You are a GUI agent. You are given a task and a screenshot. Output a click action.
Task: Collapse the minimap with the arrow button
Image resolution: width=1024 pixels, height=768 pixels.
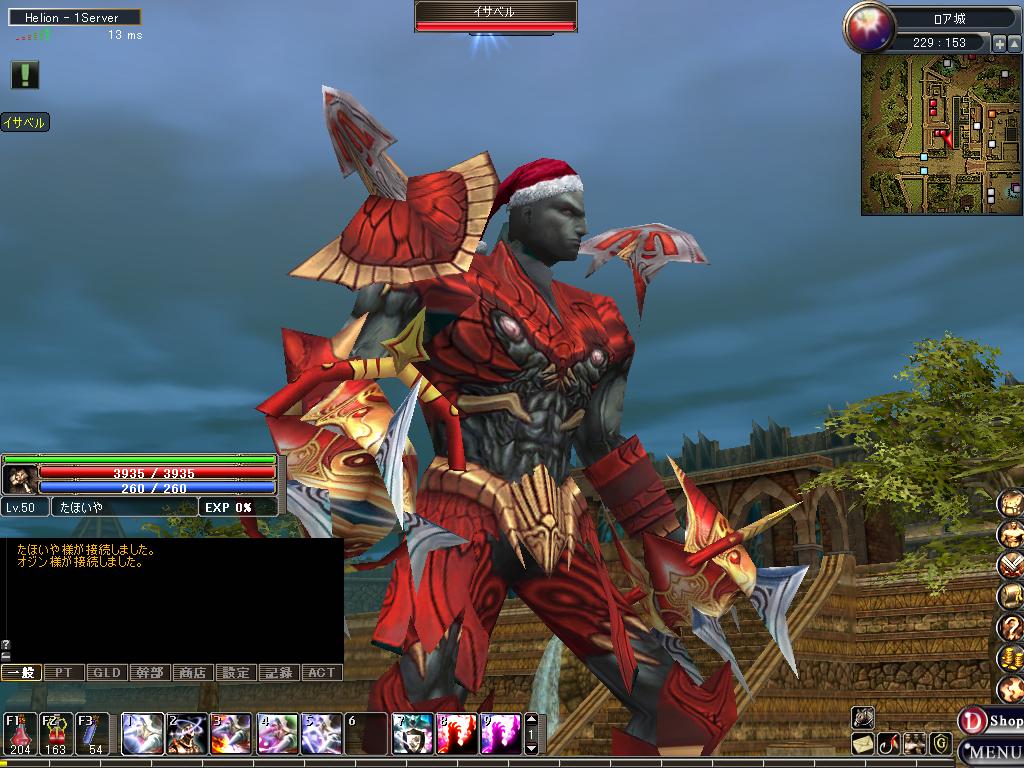1014,44
